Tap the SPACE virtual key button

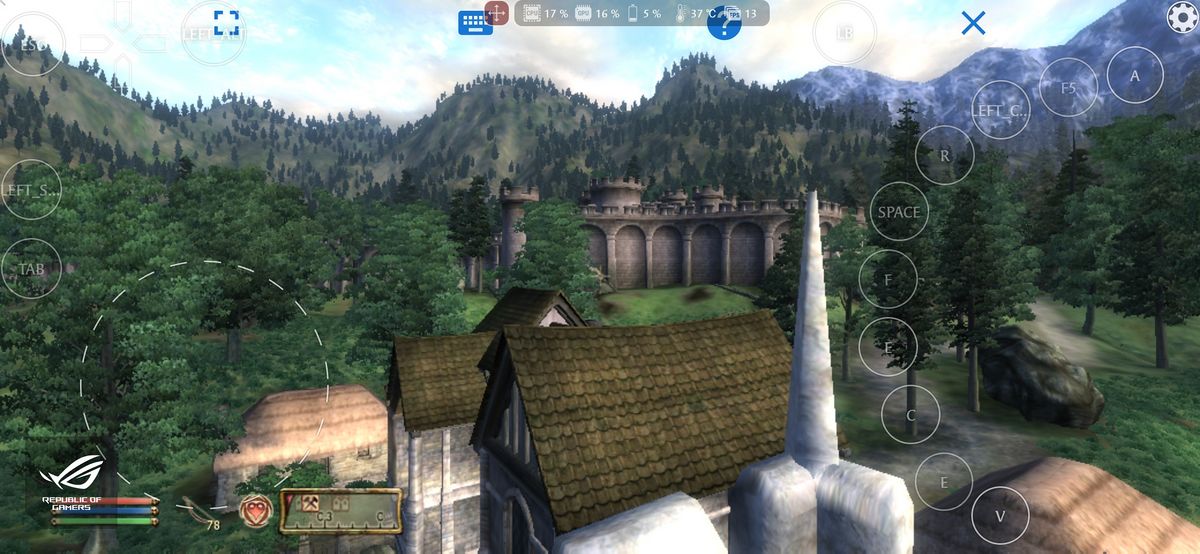click(x=898, y=212)
